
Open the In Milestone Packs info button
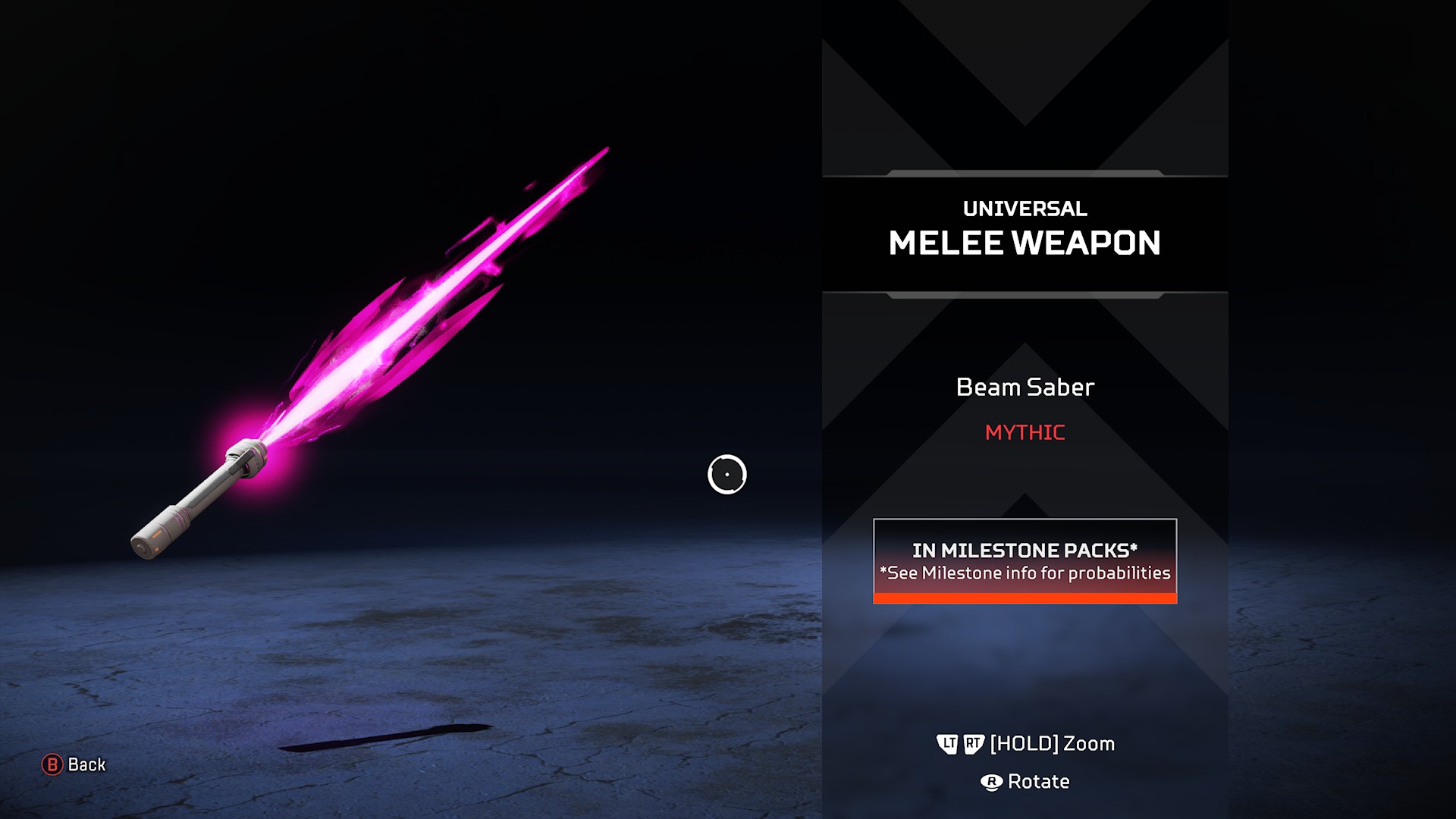pos(1025,561)
